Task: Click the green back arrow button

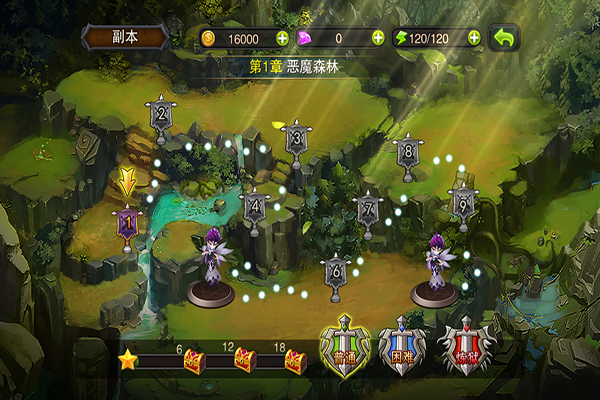Action: [507, 38]
